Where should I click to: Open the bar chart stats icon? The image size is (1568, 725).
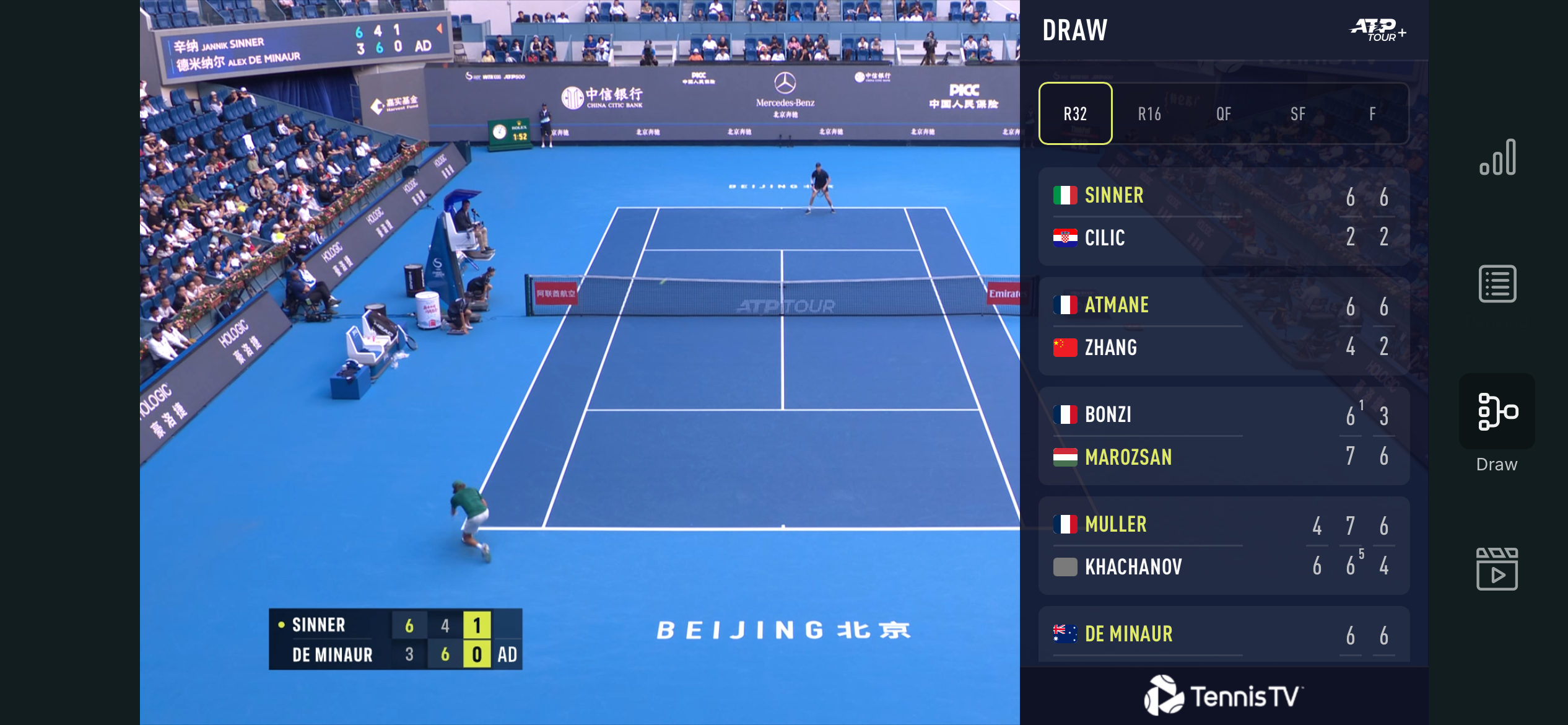click(x=1497, y=157)
